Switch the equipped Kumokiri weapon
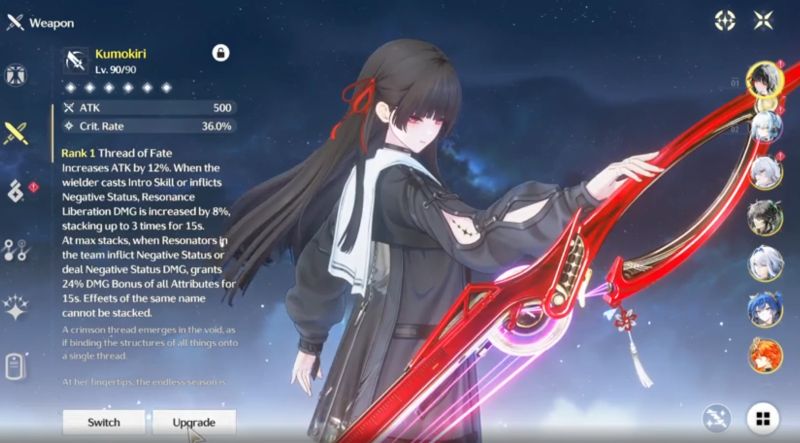Image resolution: width=800 pixels, height=443 pixels. [103, 422]
